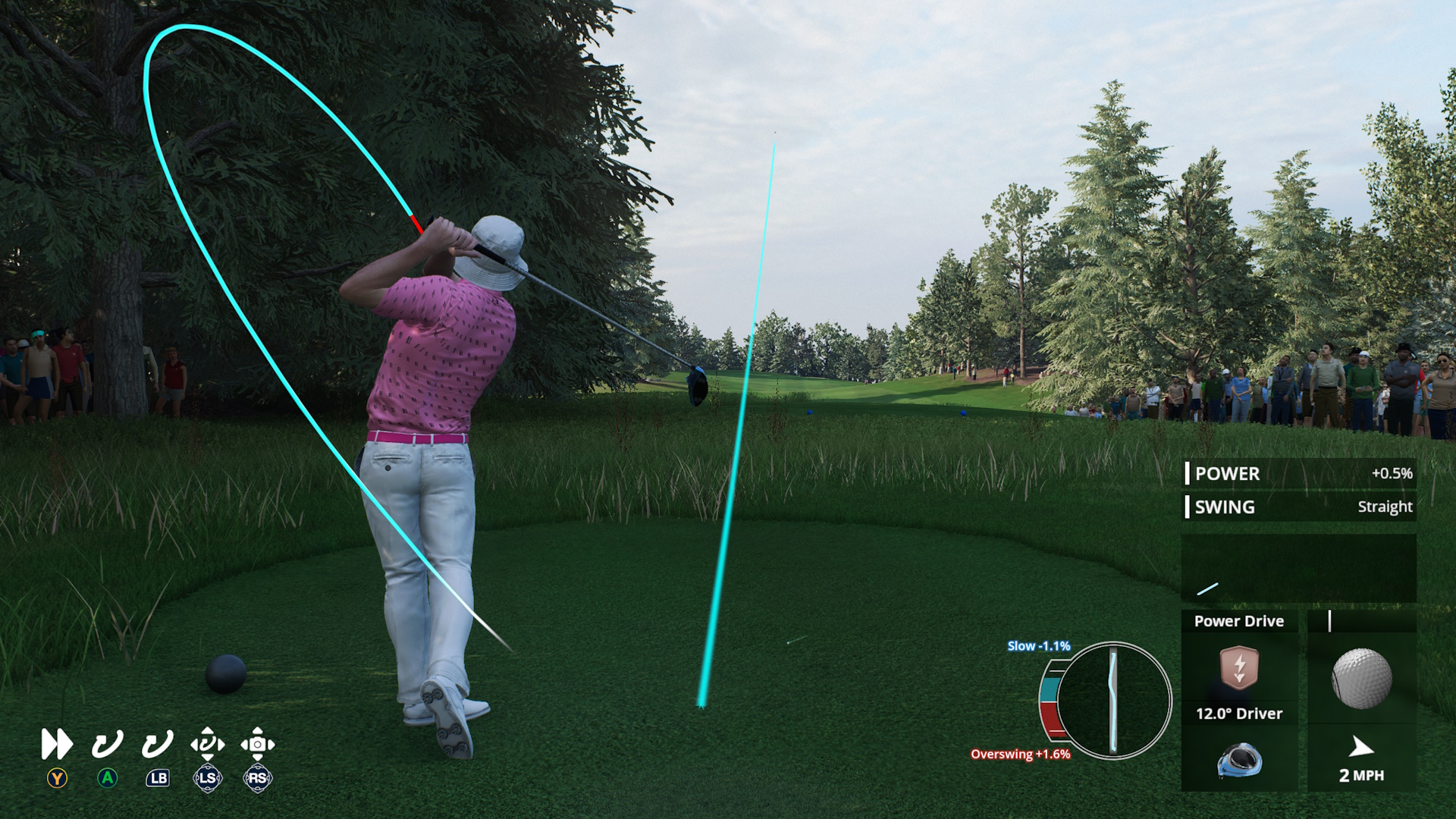Select the SWING Straight feedback row
This screenshot has height=819, width=1456.
pyautogui.click(x=1298, y=507)
